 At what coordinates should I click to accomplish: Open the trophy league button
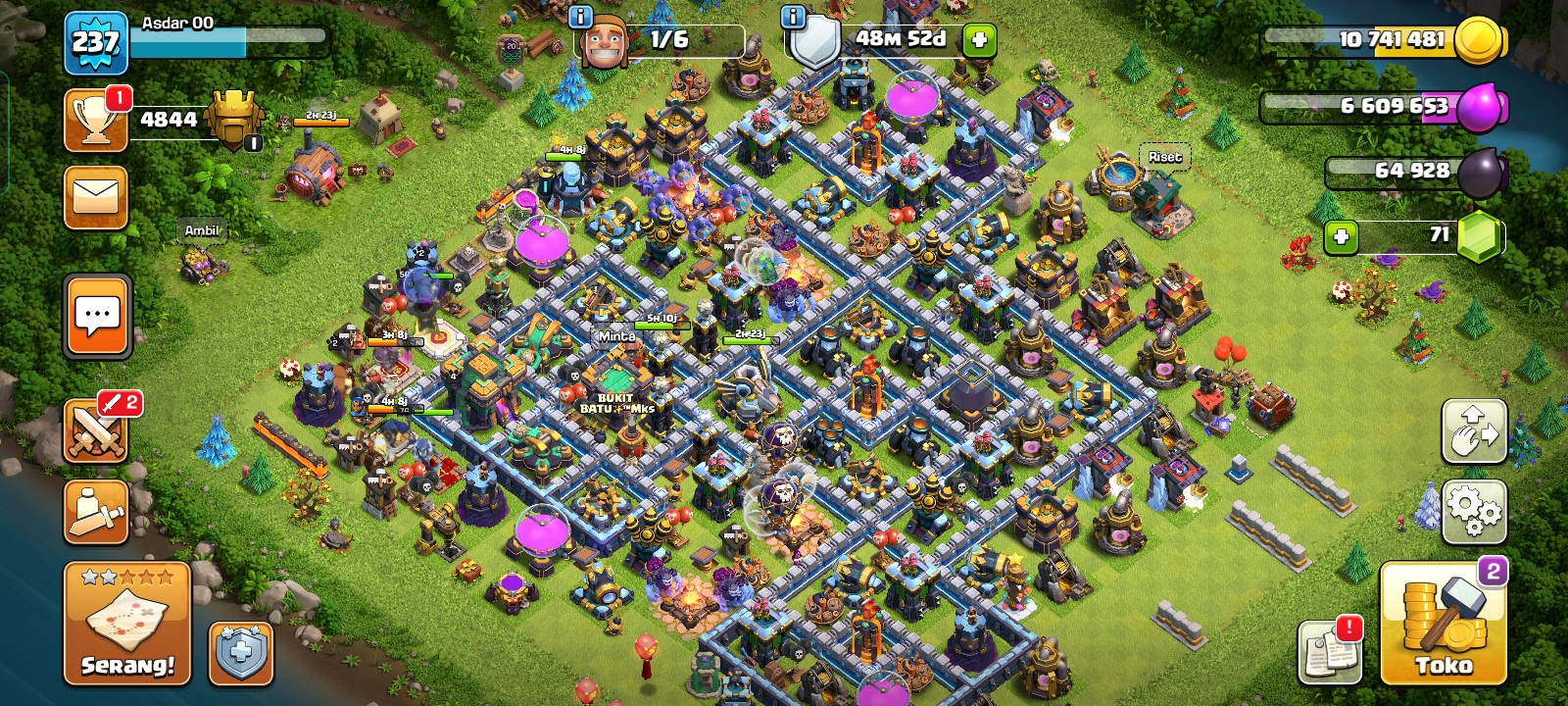[95, 121]
